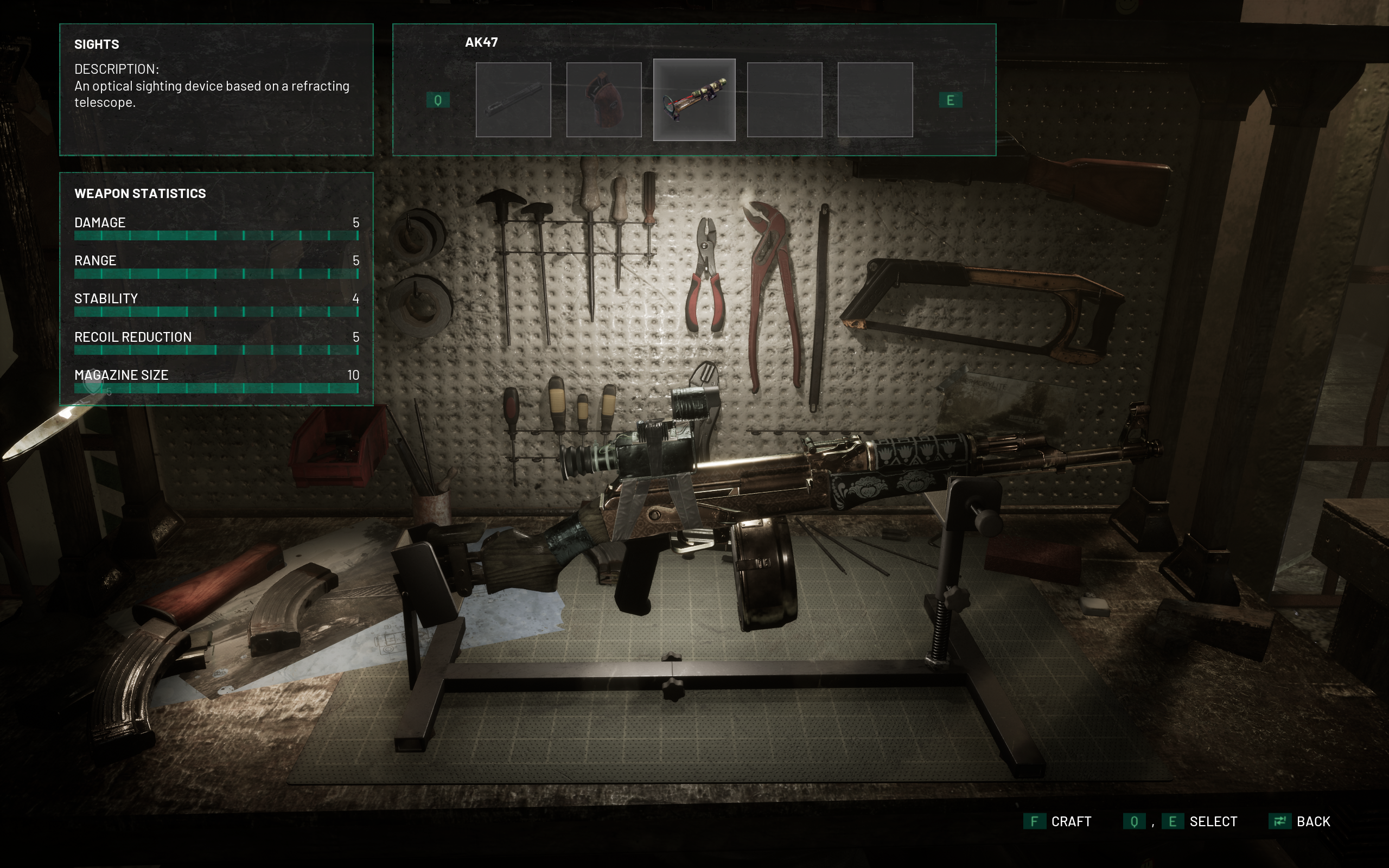Image resolution: width=1389 pixels, height=868 pixels.
Task: Go back from the AK47 workbench
Action: click(1299, 821)
